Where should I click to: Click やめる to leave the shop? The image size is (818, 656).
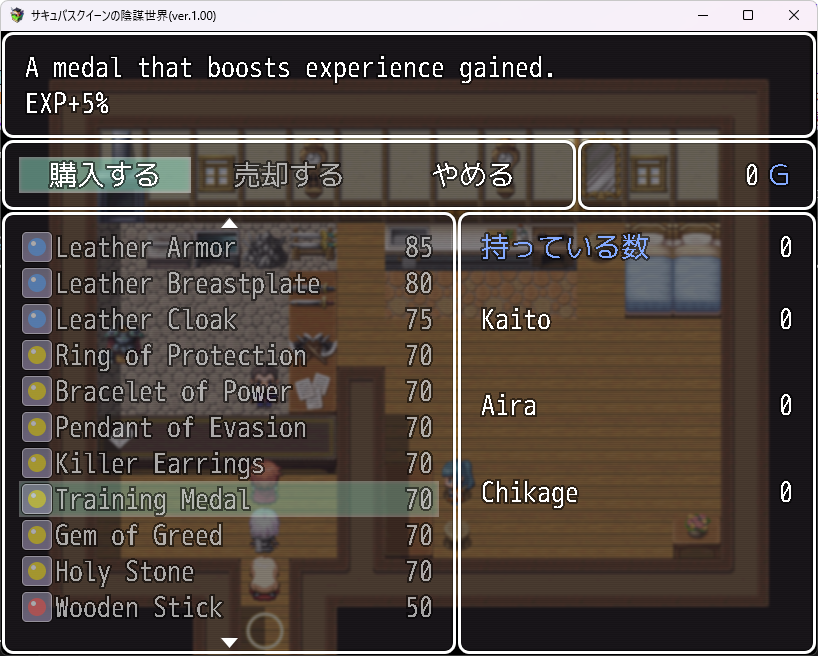click(472, 175)
